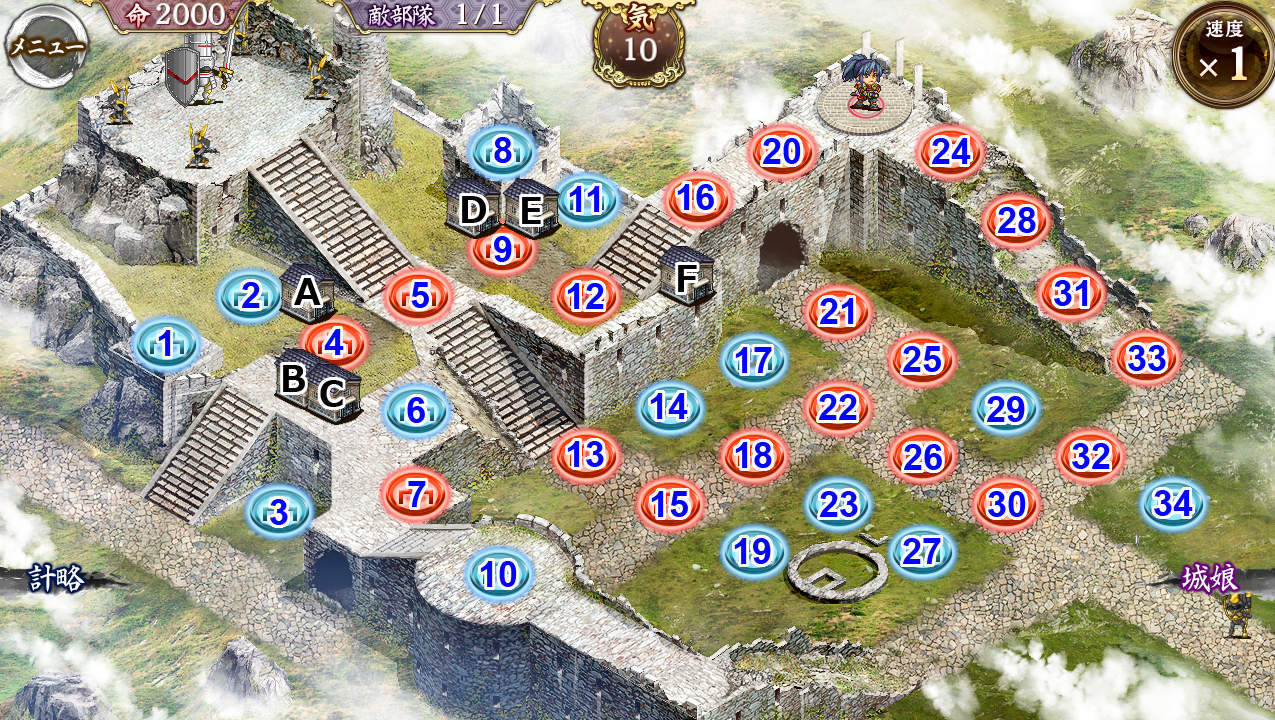
Task: Click the storehouse marked A
Action: click(x=306, y=293)
